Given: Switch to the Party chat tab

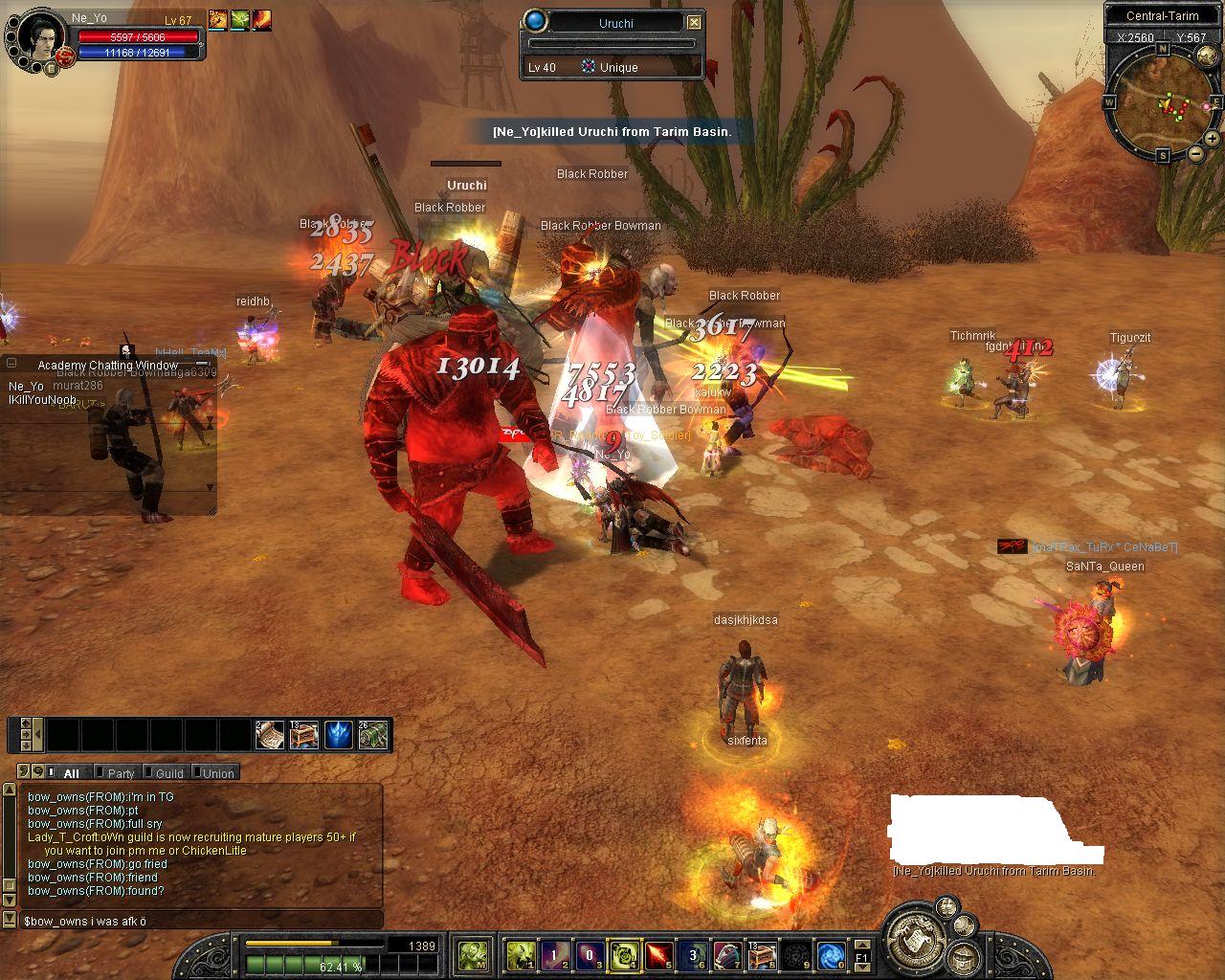Looking at the screenshot, I should [121, 773].
